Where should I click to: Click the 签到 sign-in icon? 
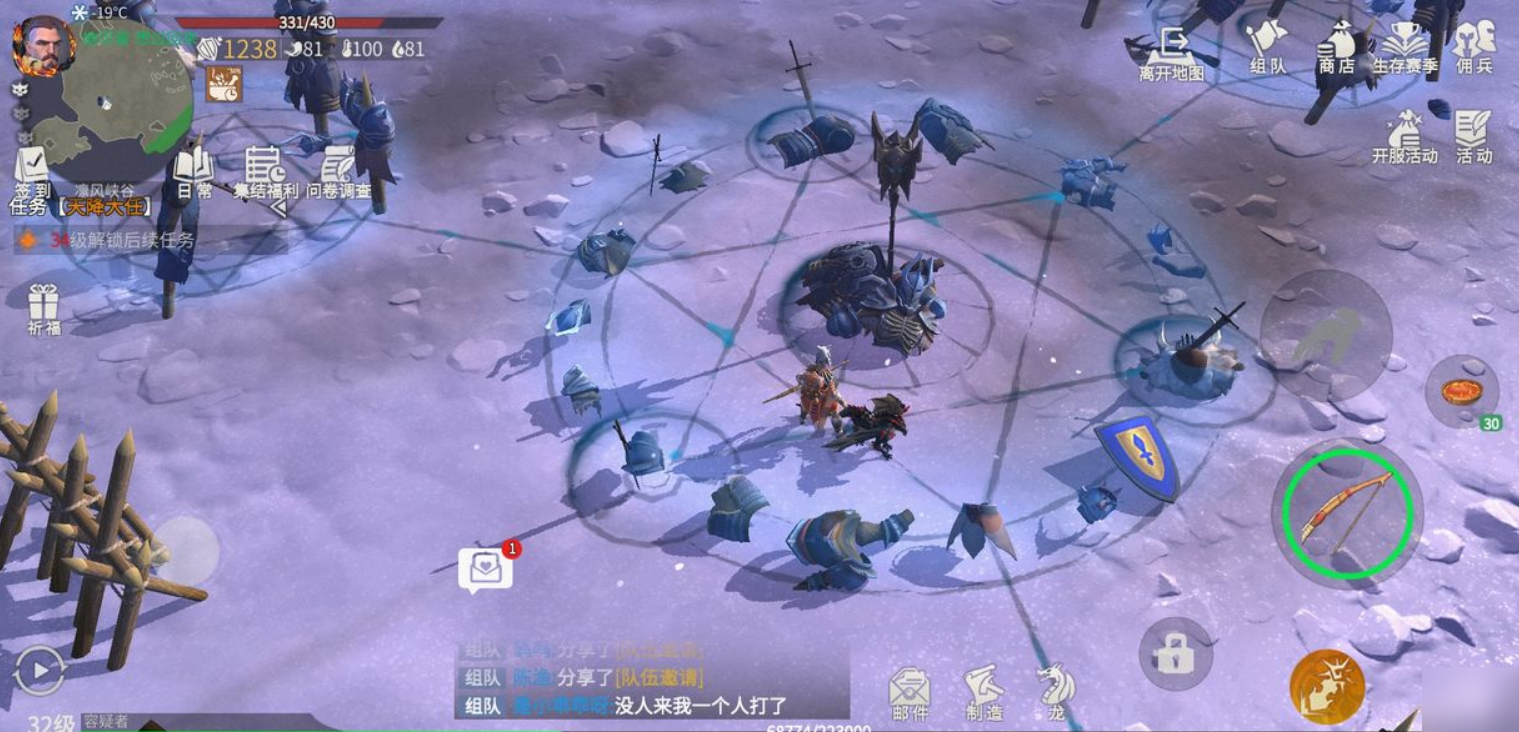(31, 170)
